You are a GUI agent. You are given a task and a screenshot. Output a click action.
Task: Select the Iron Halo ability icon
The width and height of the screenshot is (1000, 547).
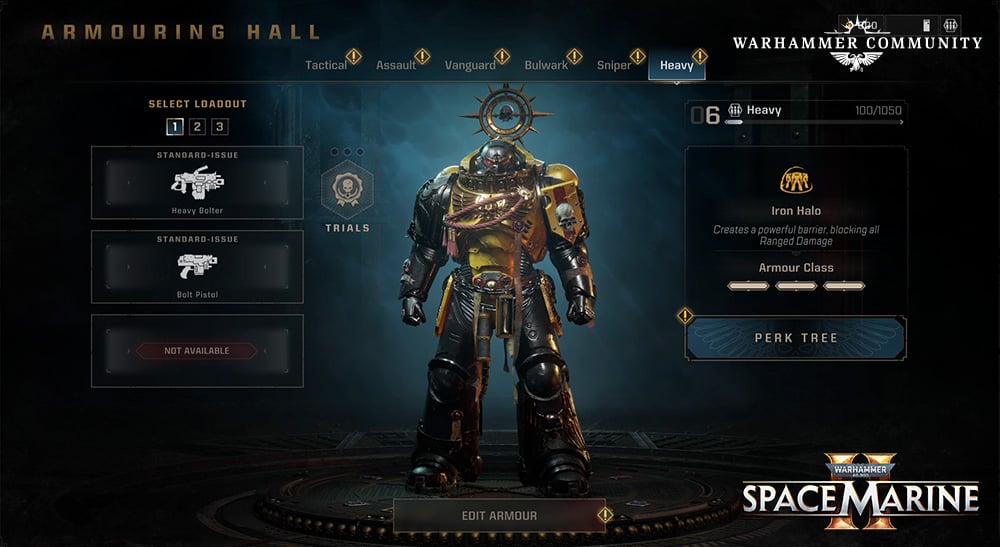(796, 180)
